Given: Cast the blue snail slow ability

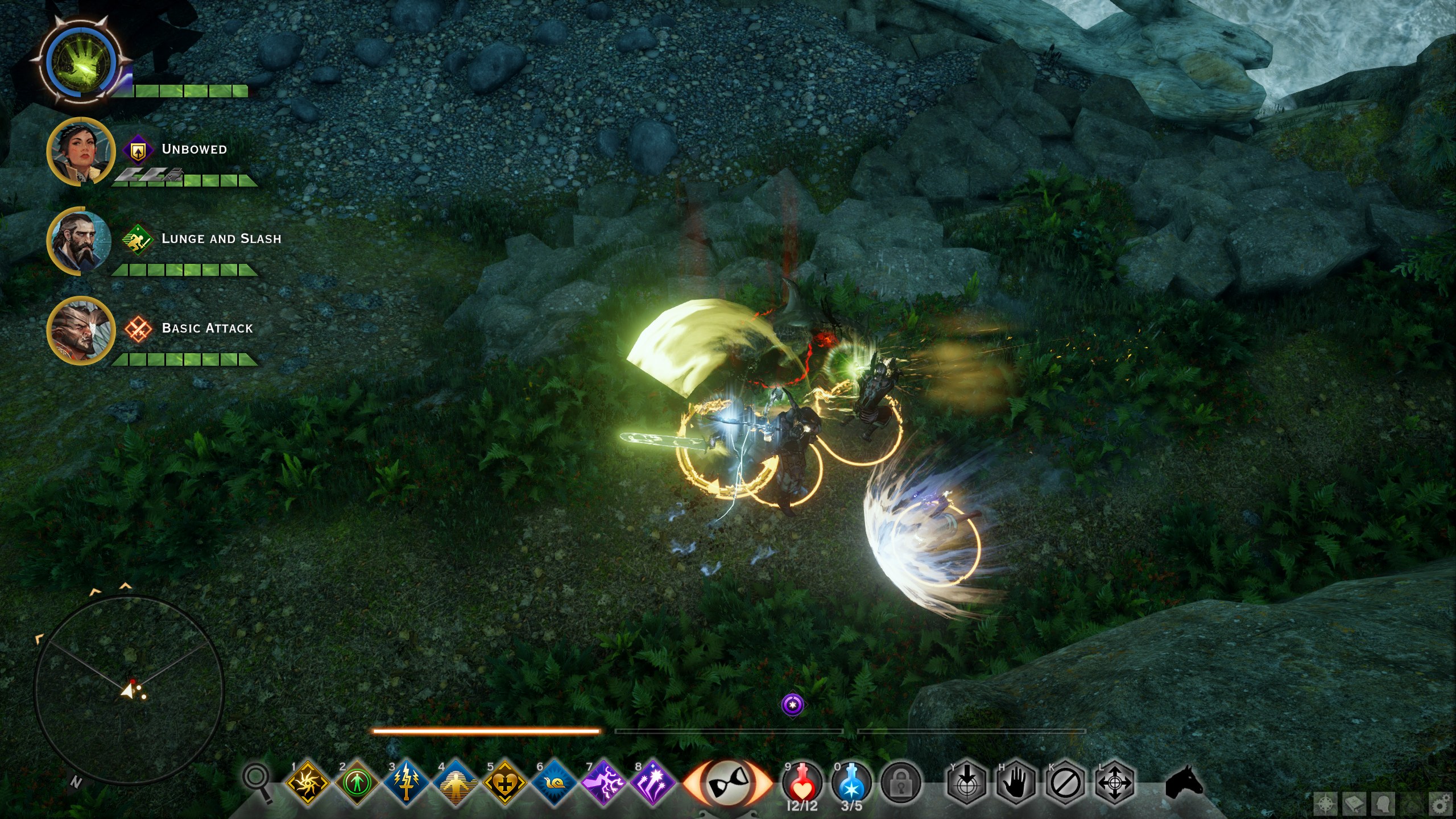Looking at the screenshot, I should click(x=554, y=783).
